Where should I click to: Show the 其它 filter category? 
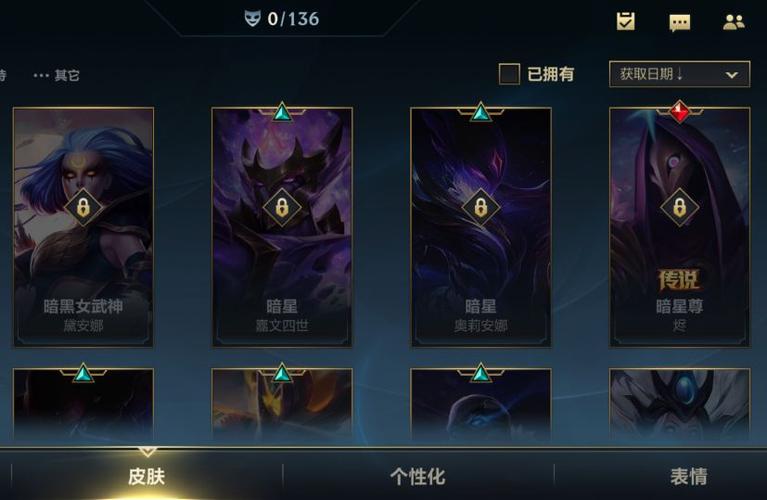[x=57, y=75]
